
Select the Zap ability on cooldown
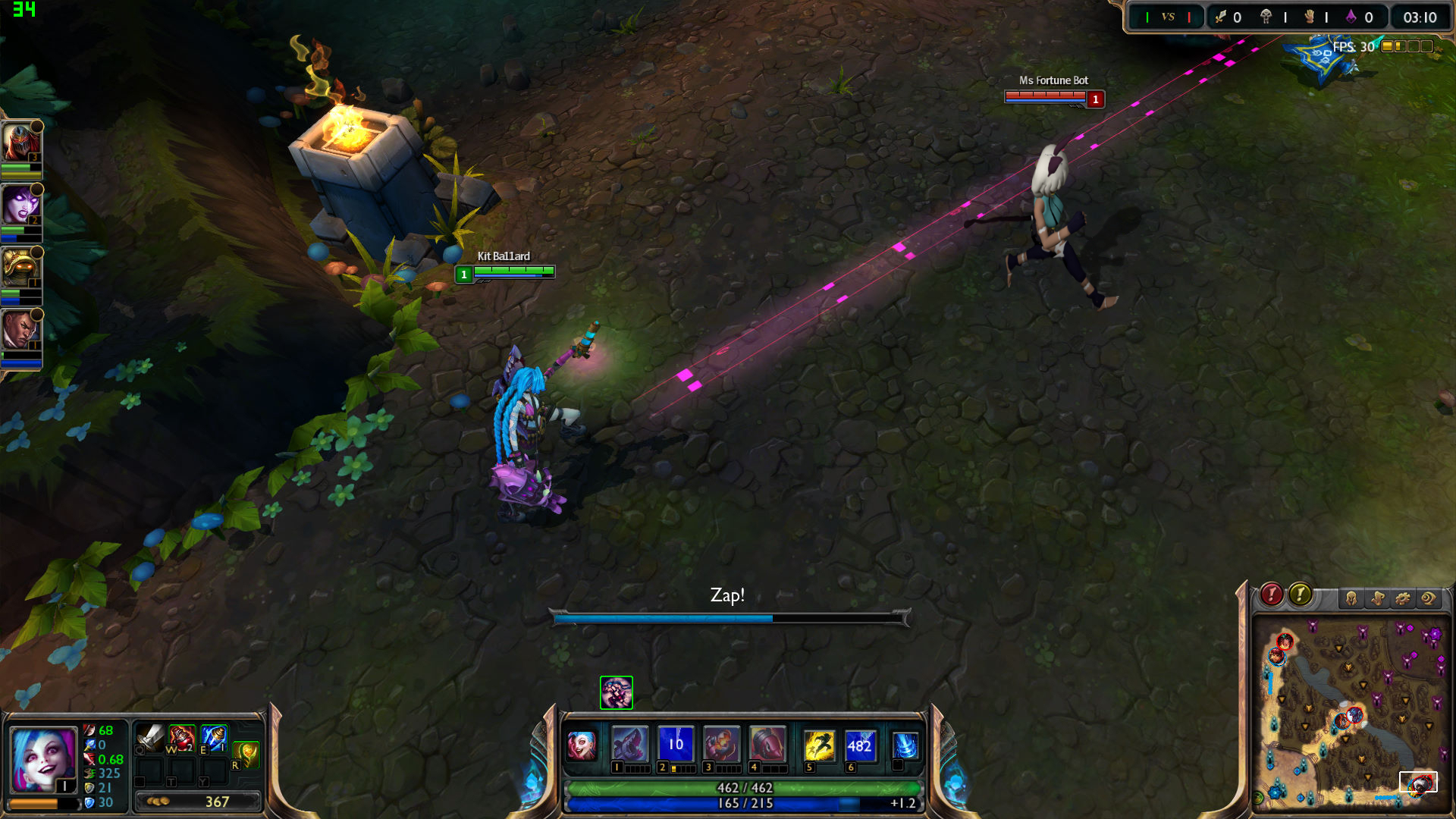pos(675,744)
